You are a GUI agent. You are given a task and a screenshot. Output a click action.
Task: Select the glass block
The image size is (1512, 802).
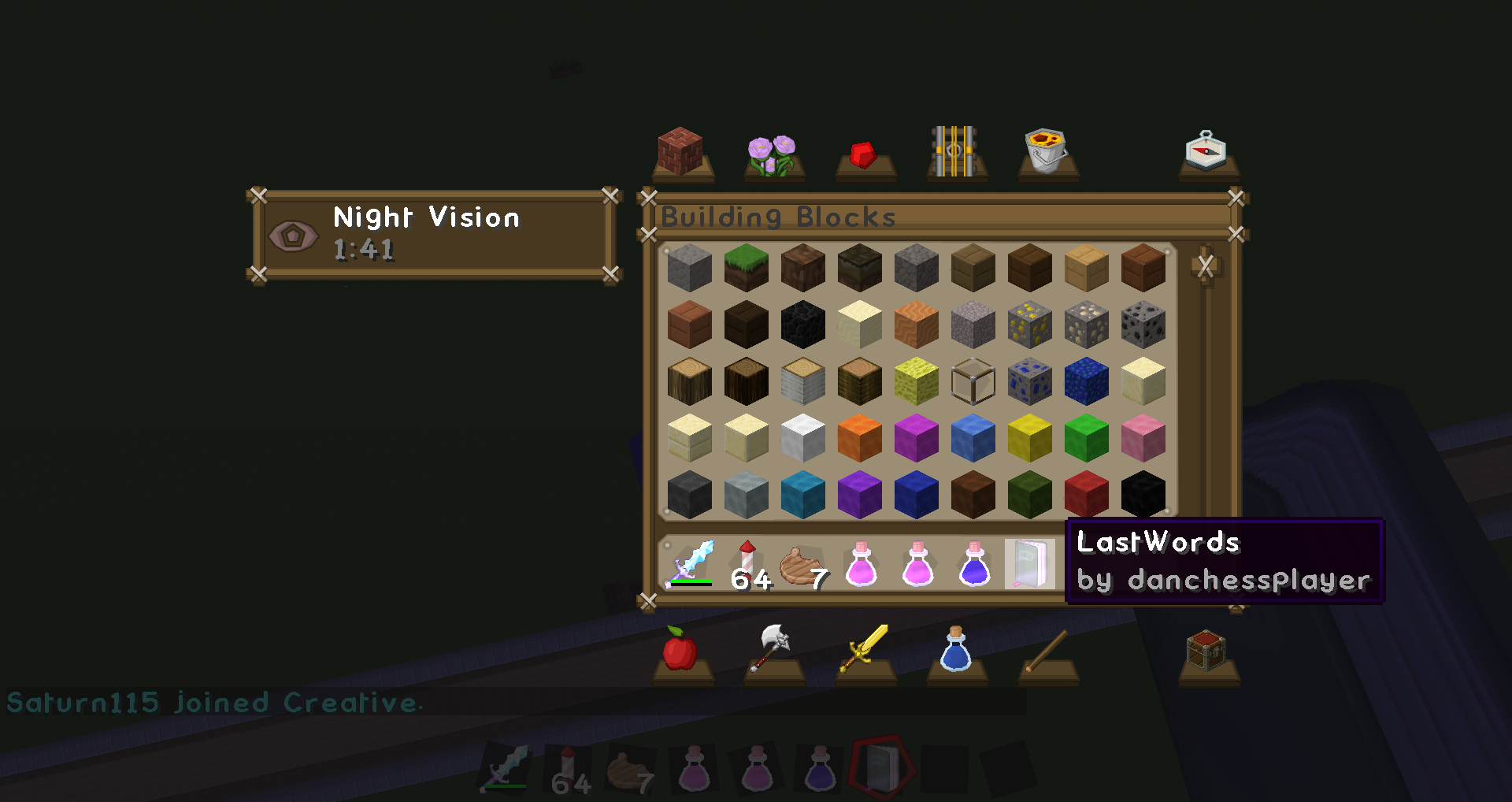[973, 381]
